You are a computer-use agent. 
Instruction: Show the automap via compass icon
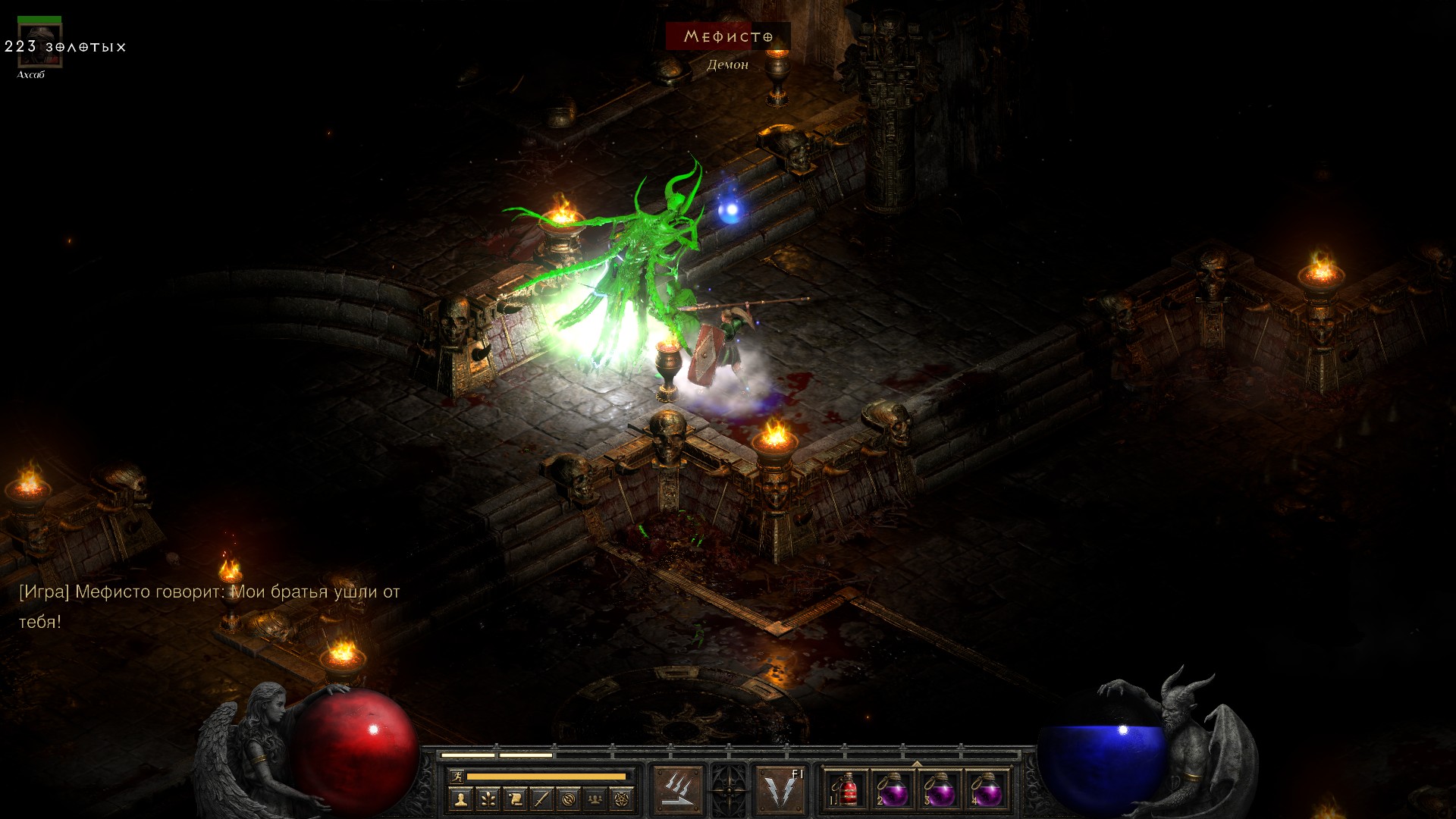569,799
